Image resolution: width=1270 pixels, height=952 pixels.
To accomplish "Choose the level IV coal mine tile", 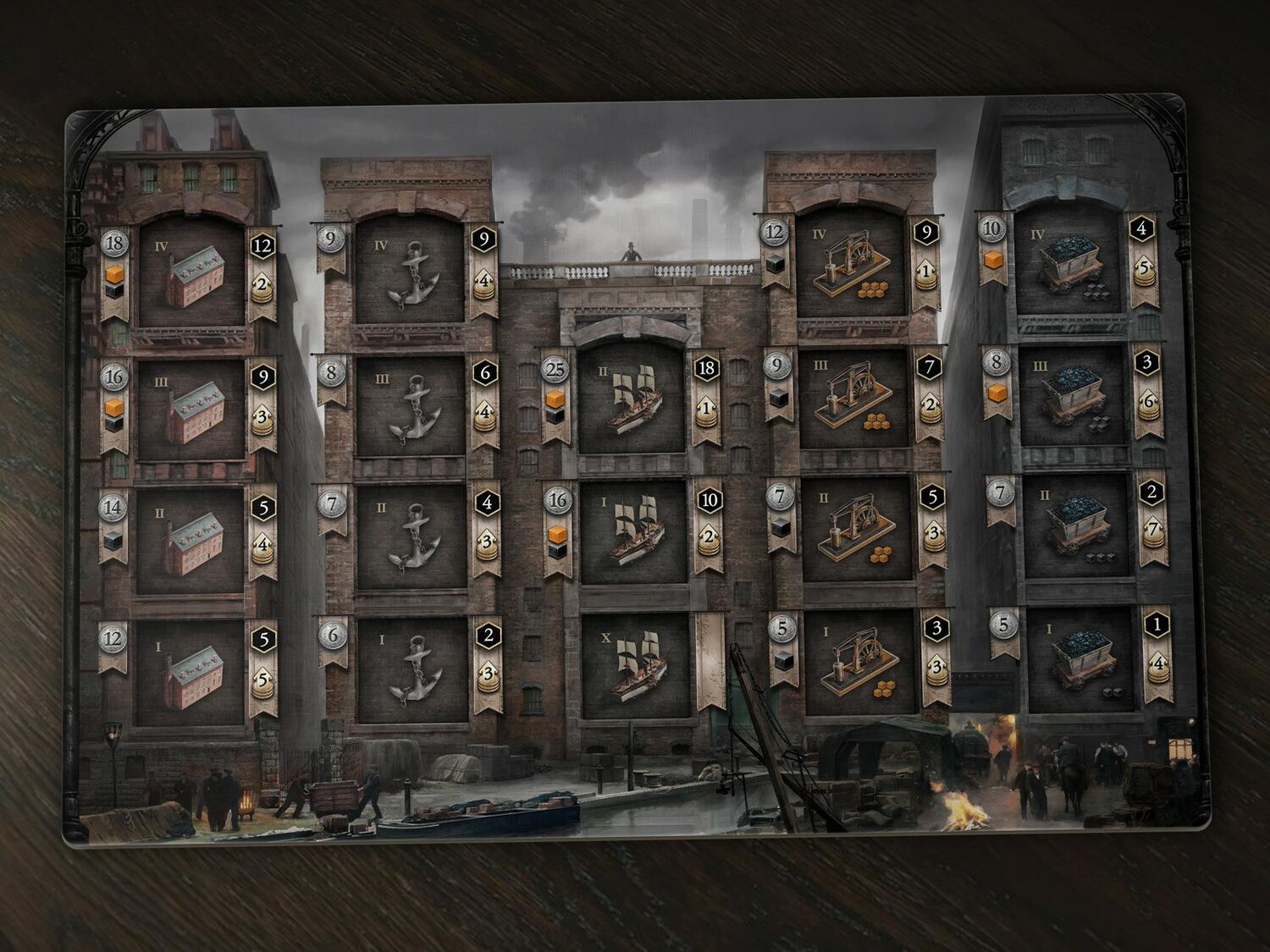I will coord(1075,271).
